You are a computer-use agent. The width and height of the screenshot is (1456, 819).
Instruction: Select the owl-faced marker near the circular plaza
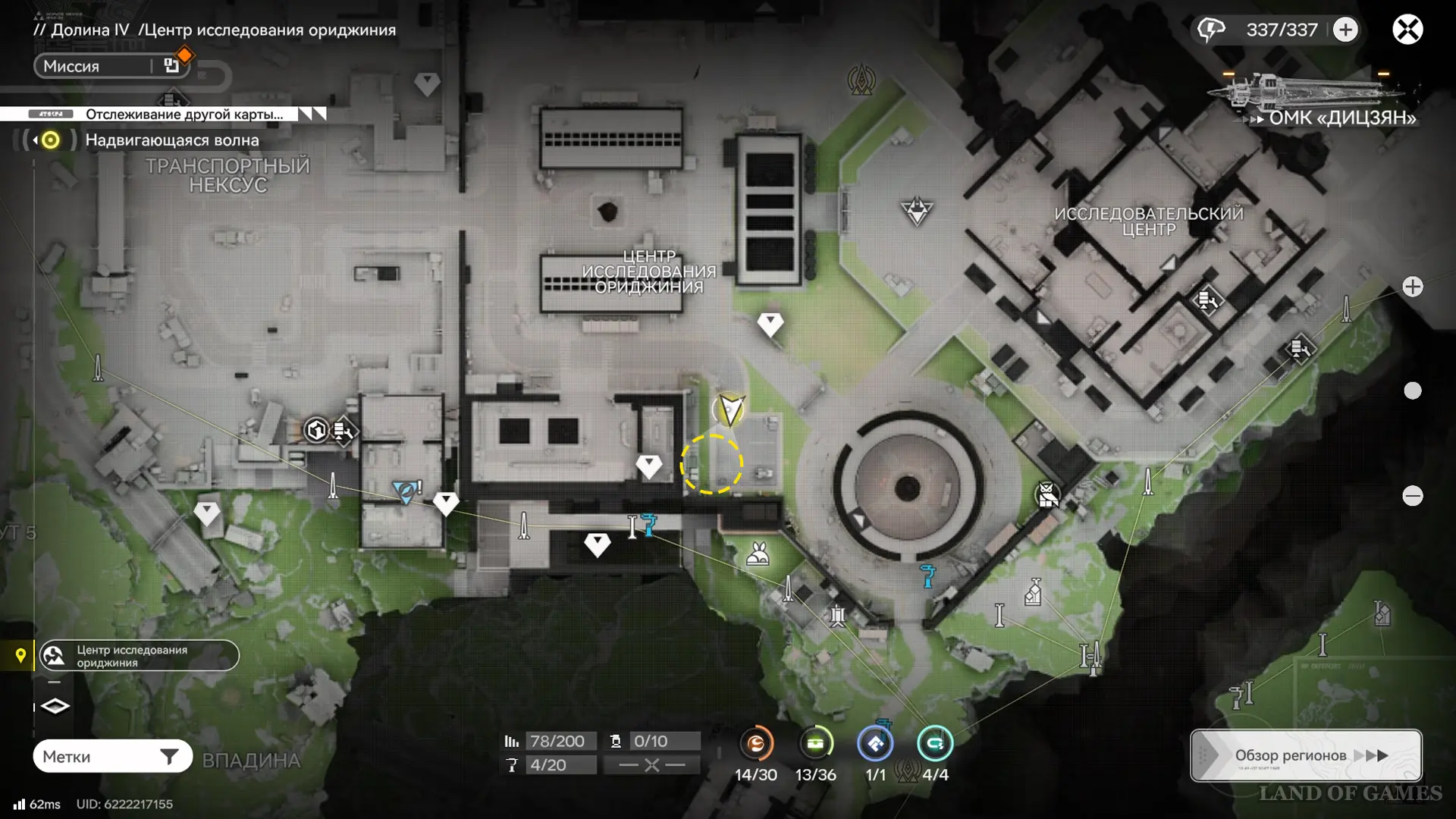point(1047,496)
